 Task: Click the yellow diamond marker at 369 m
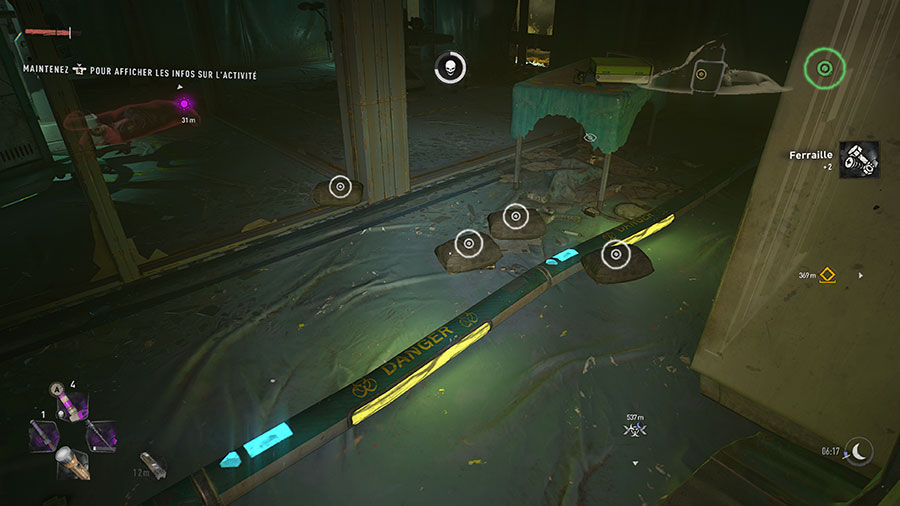pyautogui.click(x=828, y=275)
